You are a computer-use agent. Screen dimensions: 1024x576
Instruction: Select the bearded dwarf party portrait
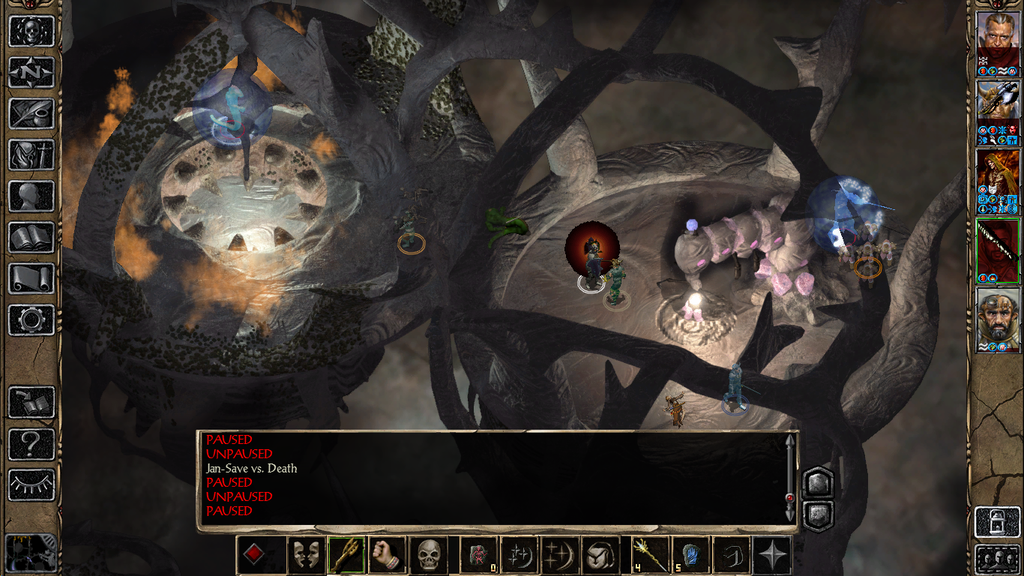[x=998, y=318]
